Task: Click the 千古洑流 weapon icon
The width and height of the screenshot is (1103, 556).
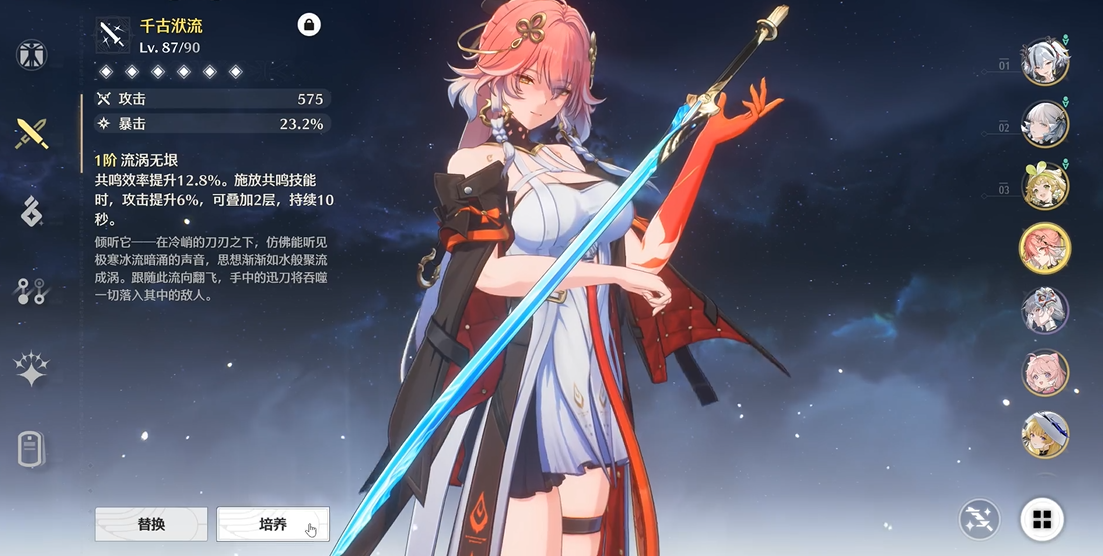Action: (113, 35)
